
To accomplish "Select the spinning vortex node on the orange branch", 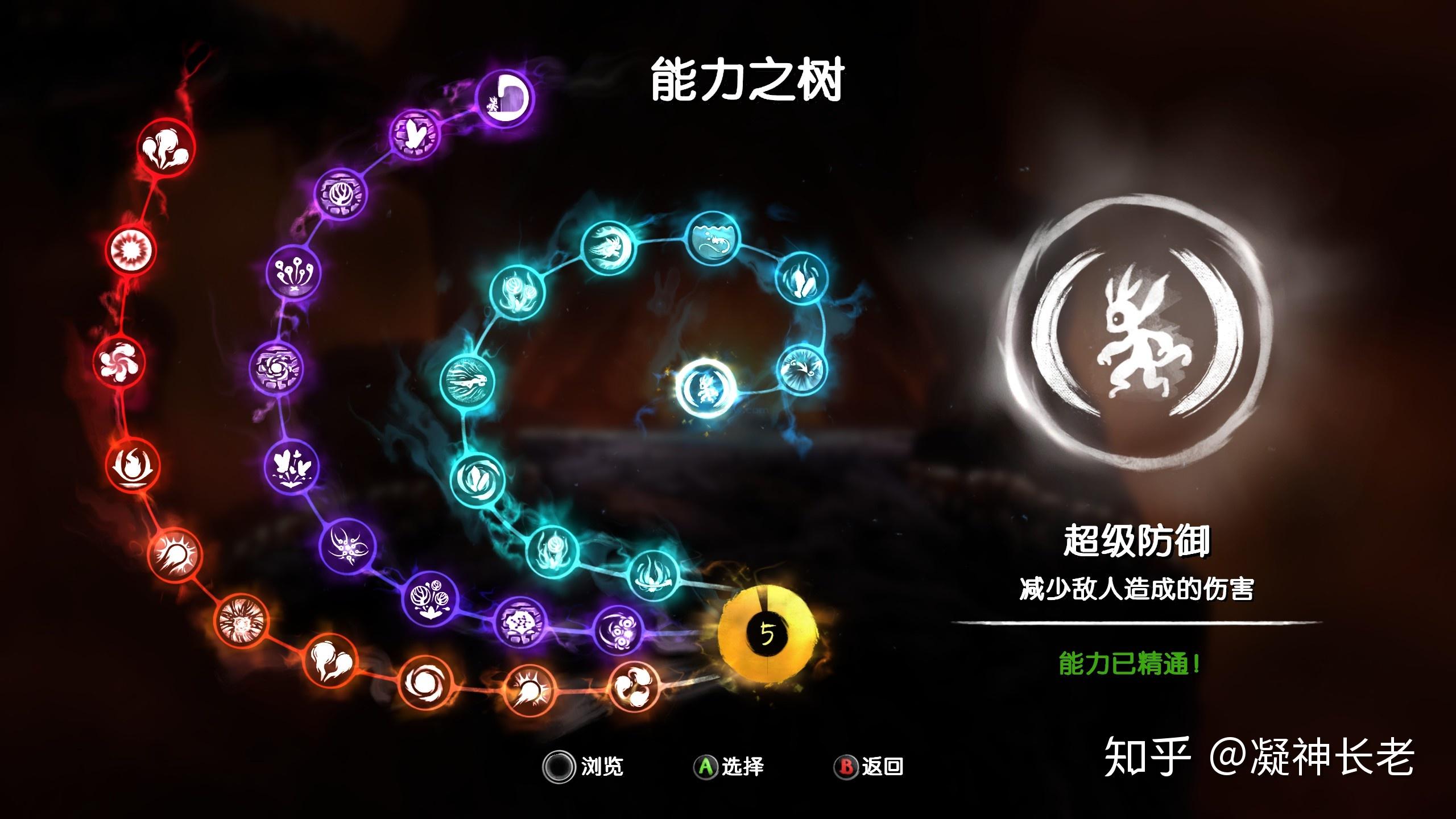I will [x=425, y=682].
